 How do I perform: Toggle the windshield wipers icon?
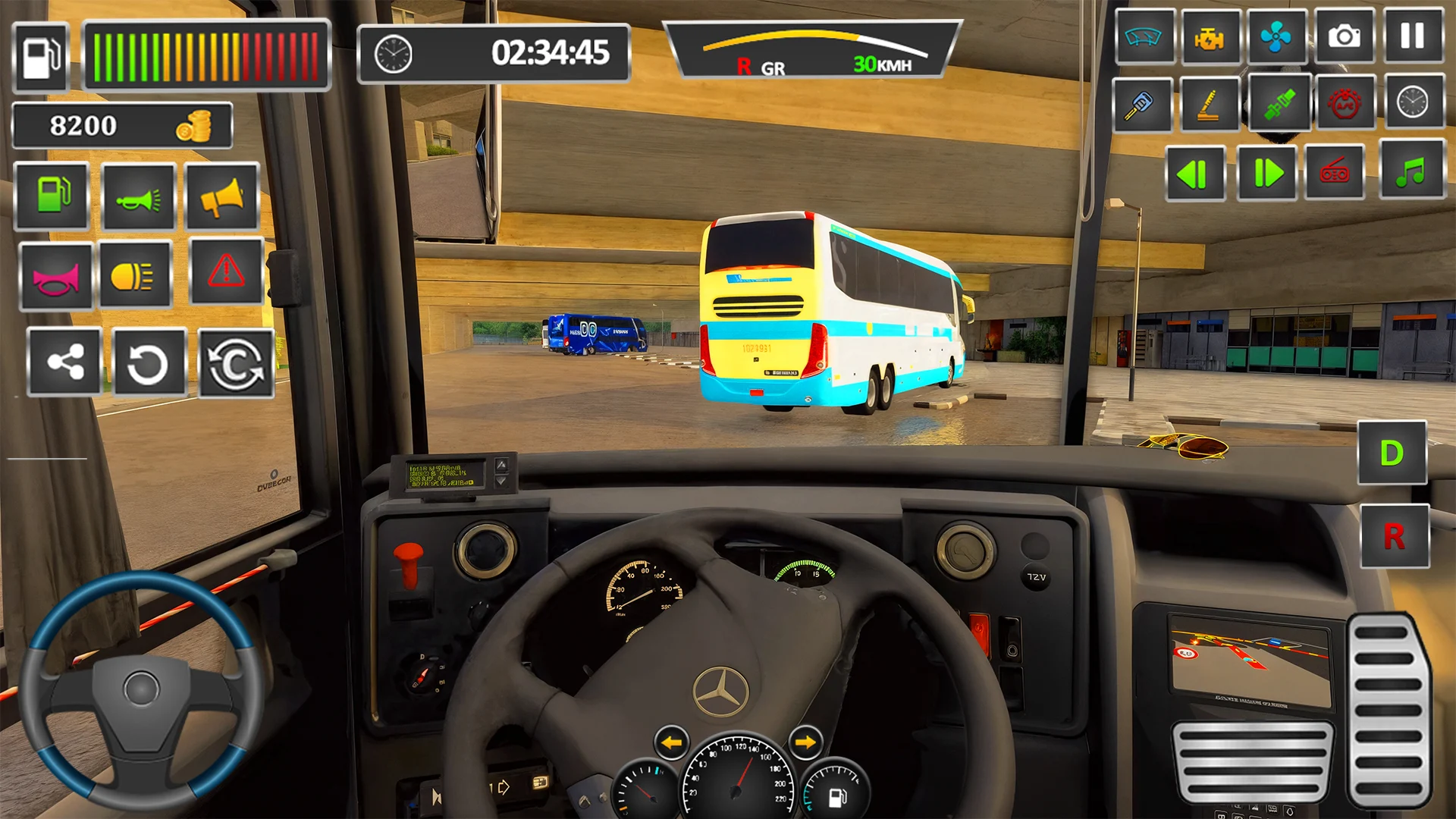pyautogui.click(x=1144, y=36)
